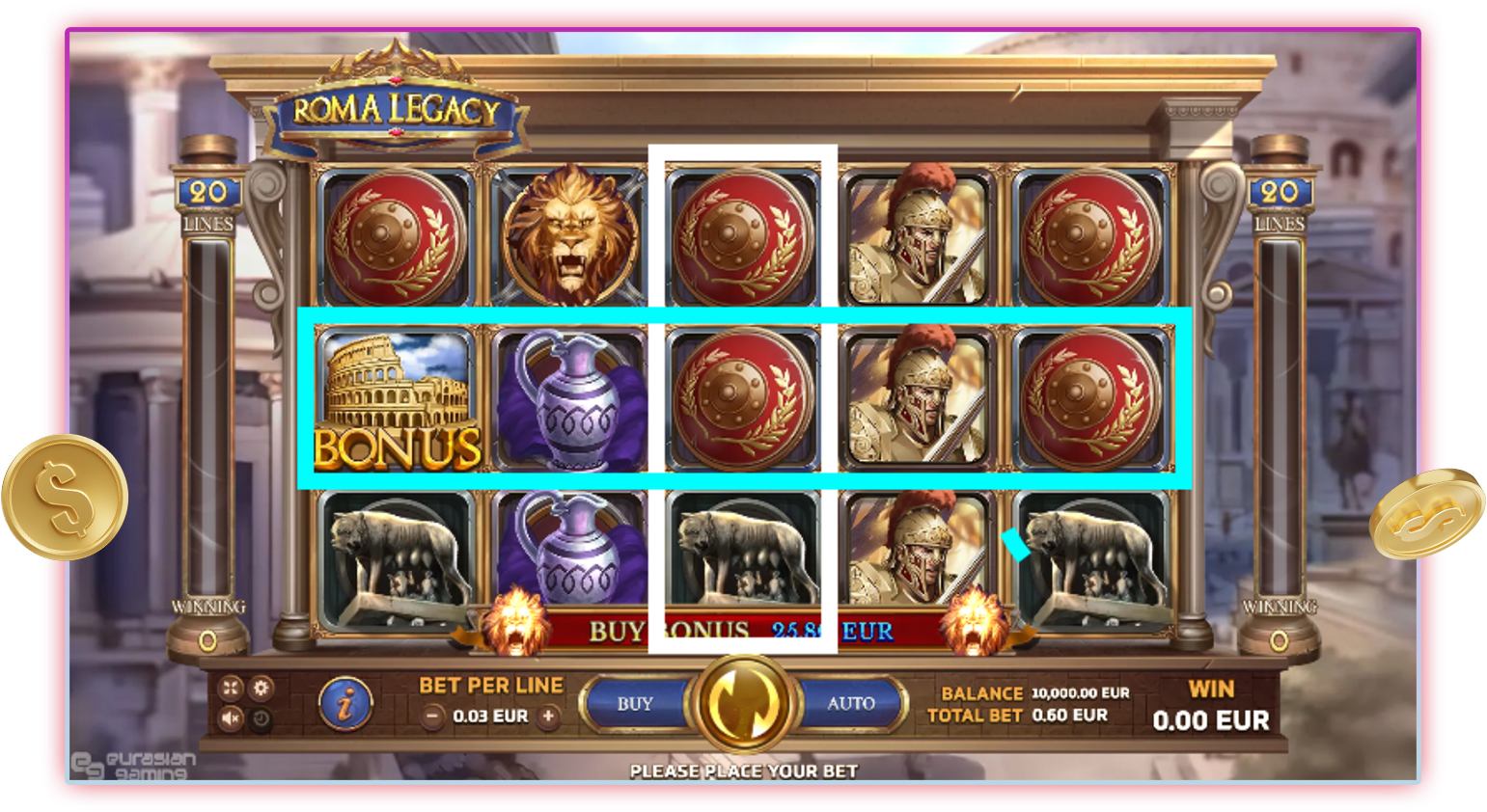Increase bet with the plus control
Viewport: 1487px width, 812px height.
(x=548, y=717)
